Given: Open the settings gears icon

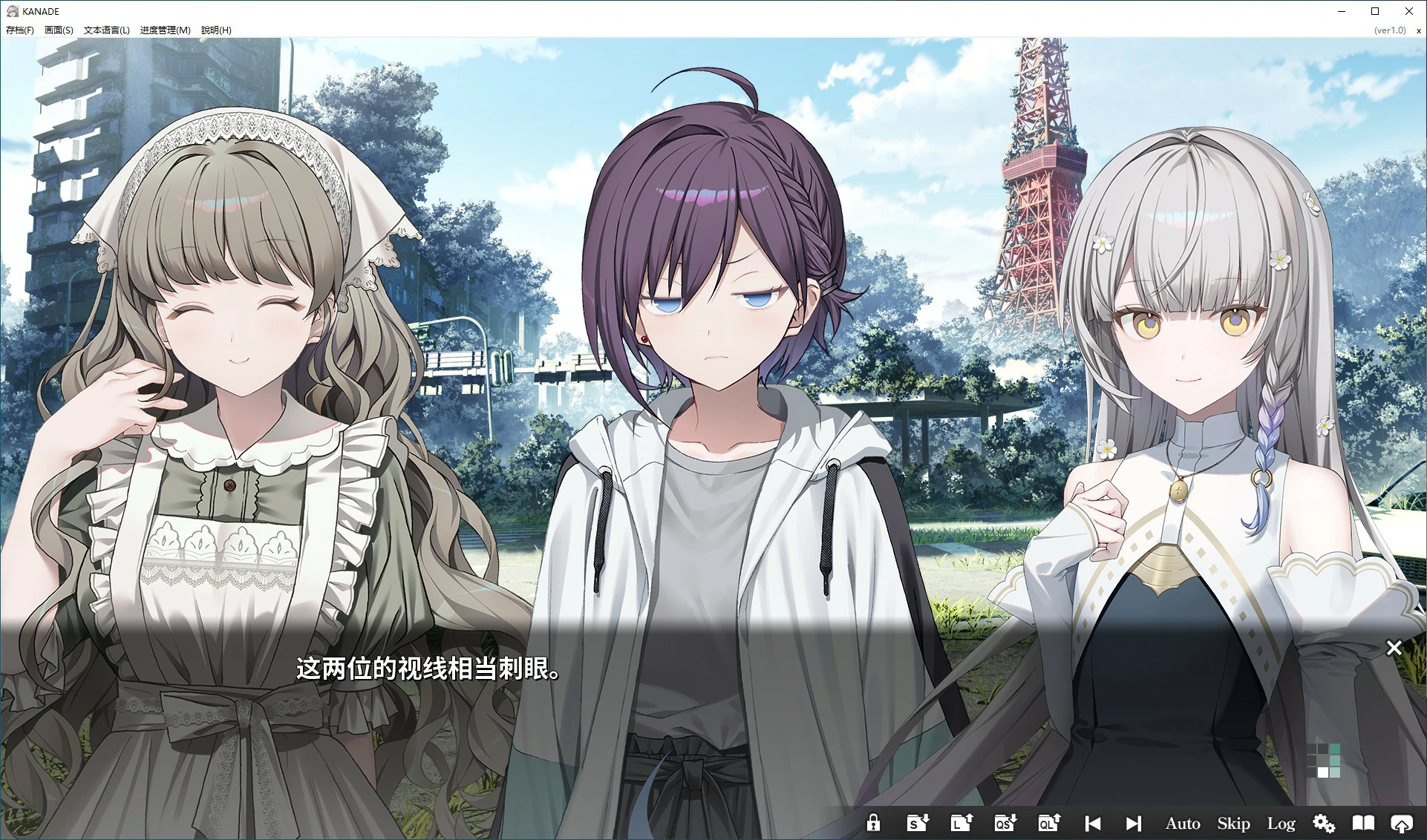Looking at the screenshot, I should pyautogui.click(x=1323, y=822).
